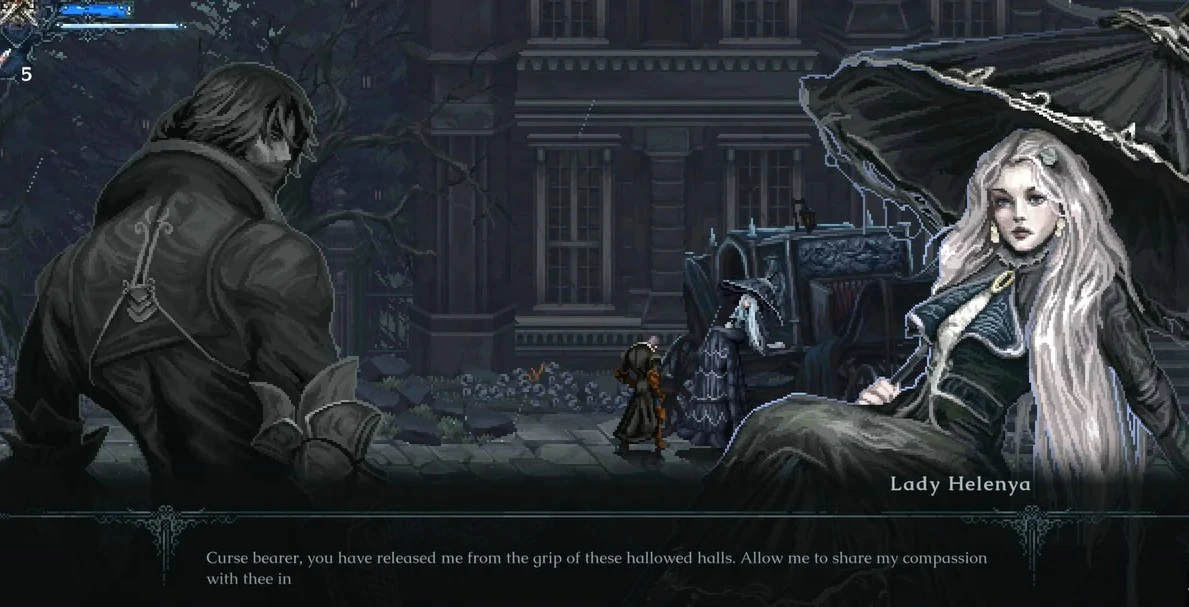The height and width of the screenshot is (607, 1189).
Task: Use the consumable item with count 5
Action: point(9,58)
